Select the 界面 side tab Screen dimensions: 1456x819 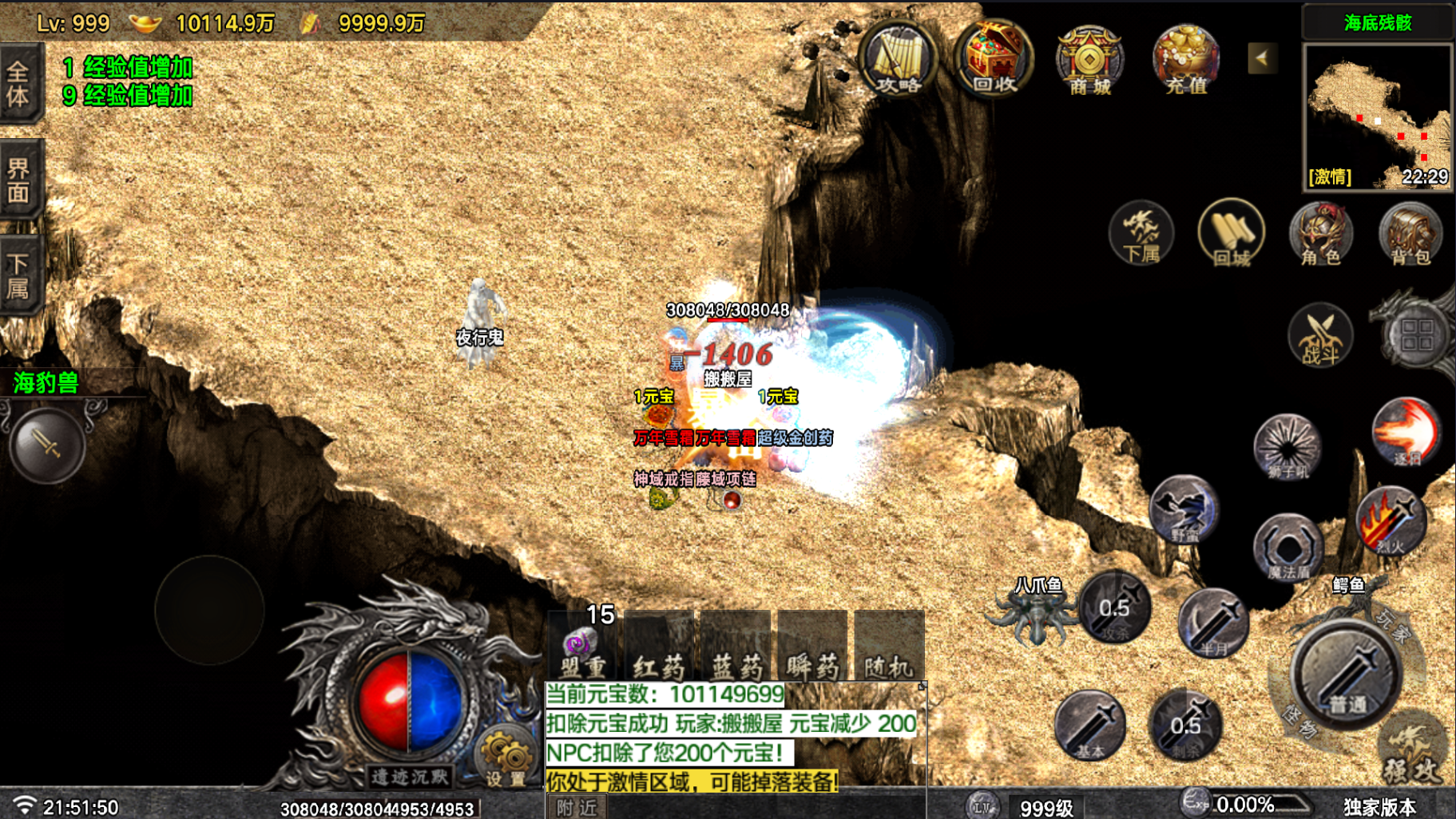click(x=19, y=180)
